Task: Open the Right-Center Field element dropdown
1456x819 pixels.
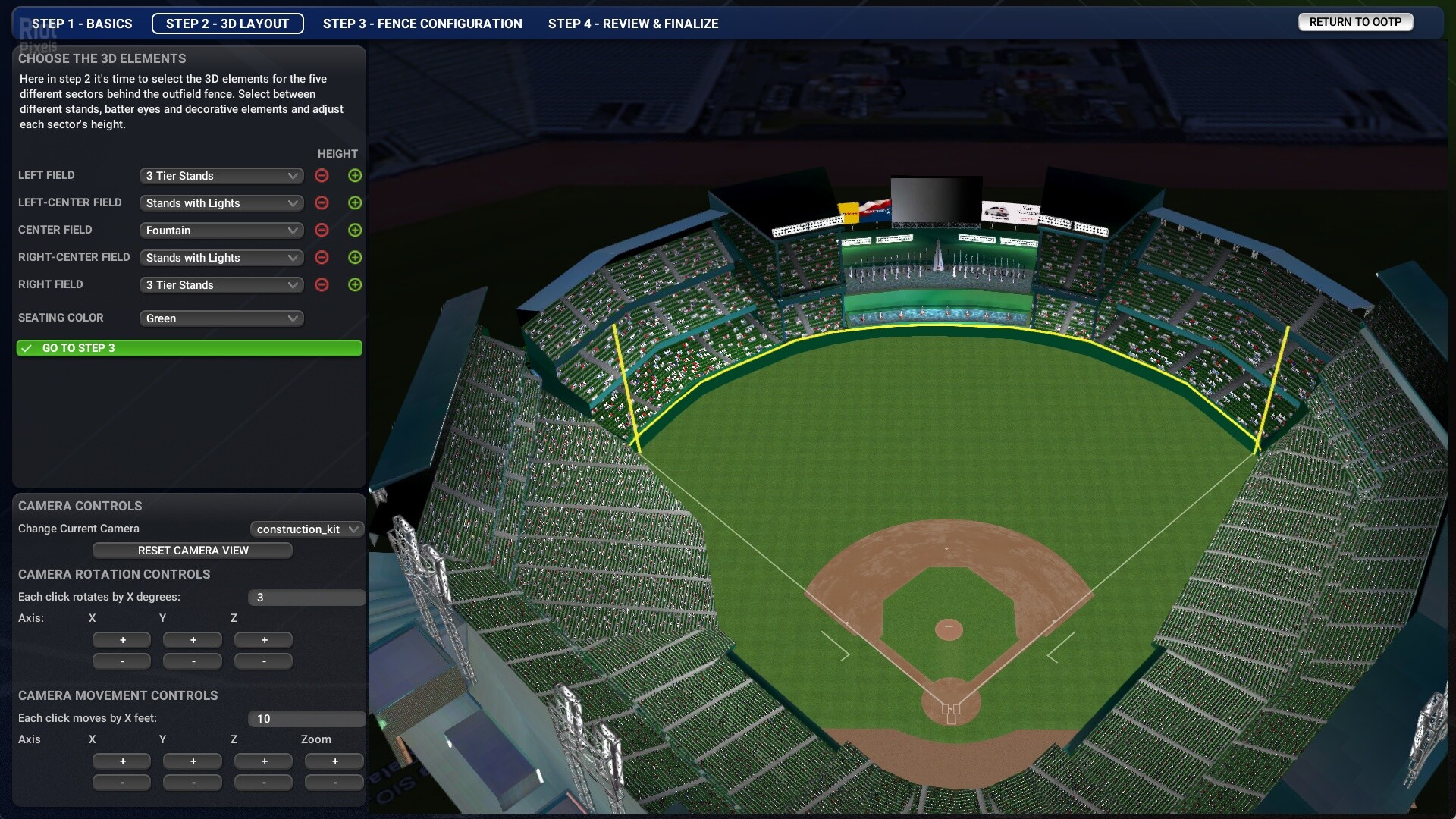Action: coord(221,258)
